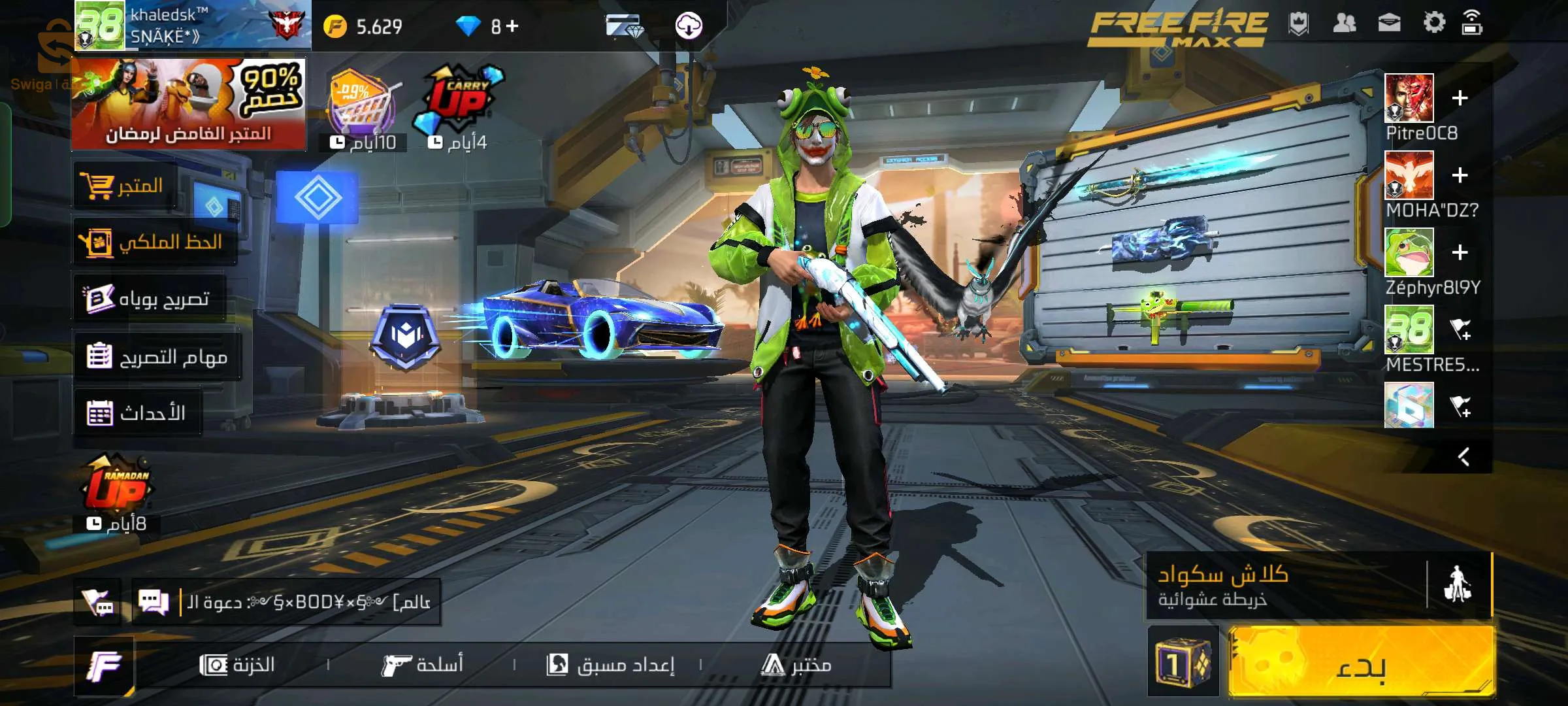This screenshot has height=706, width=1568.
Task: Open the khaledsk player profile
Action: (x=193, y=25)
